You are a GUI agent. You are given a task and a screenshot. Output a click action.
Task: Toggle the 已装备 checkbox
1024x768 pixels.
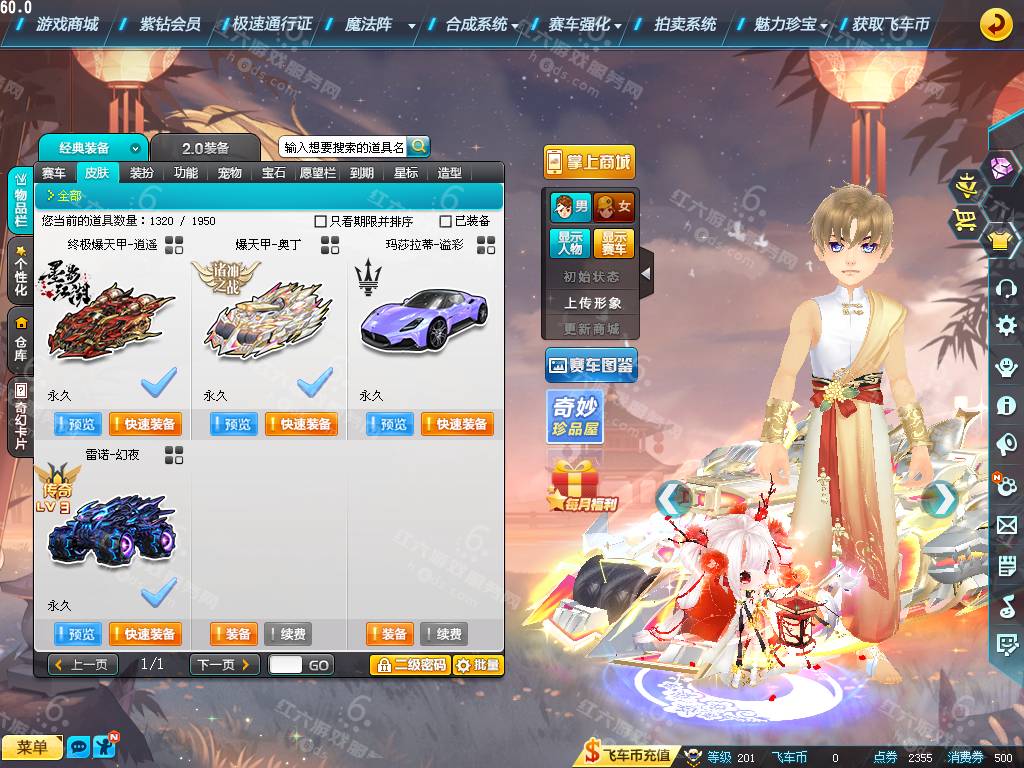446,221
